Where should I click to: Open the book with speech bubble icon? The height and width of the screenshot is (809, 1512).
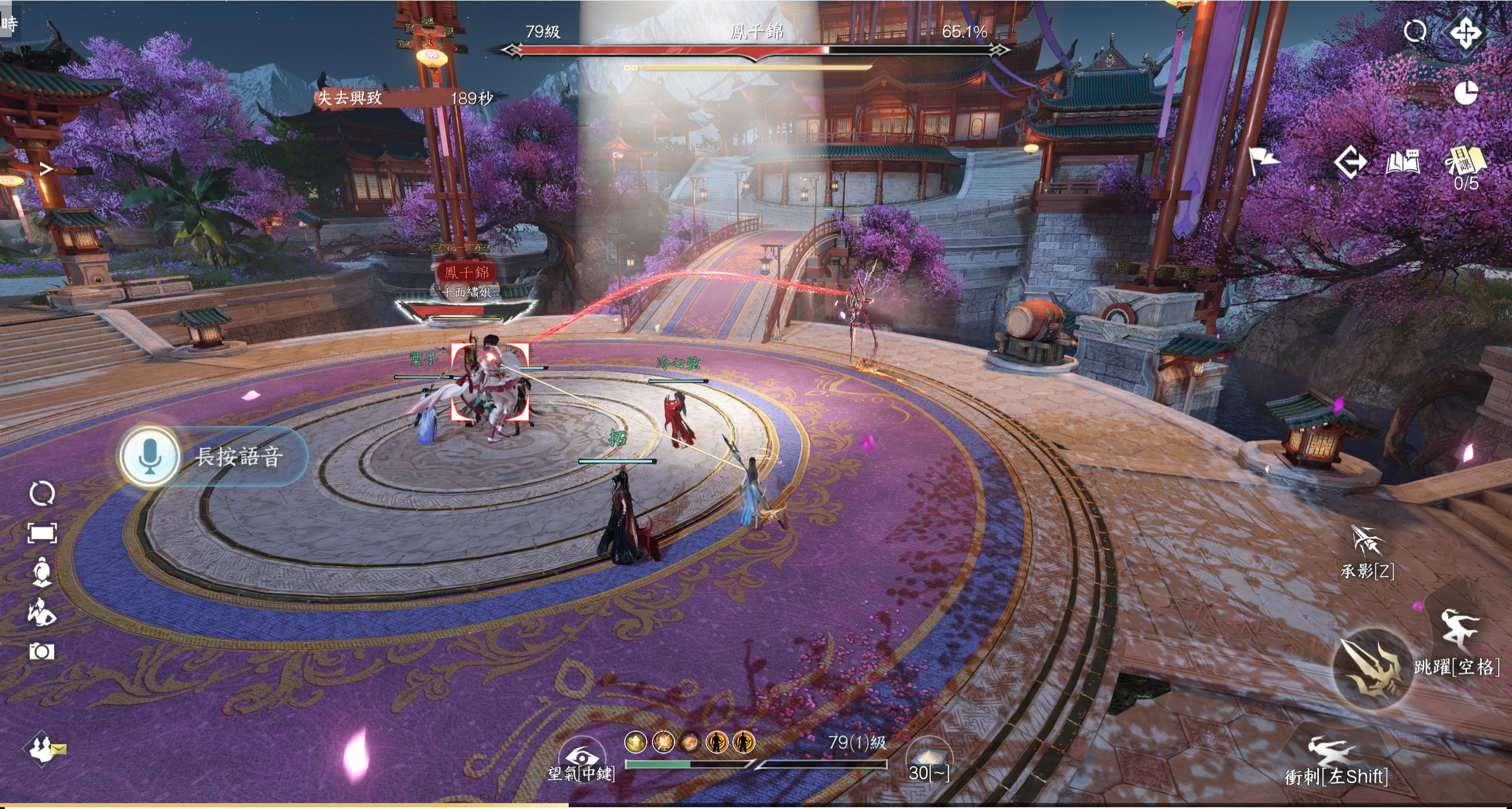tap(1403, 162)
